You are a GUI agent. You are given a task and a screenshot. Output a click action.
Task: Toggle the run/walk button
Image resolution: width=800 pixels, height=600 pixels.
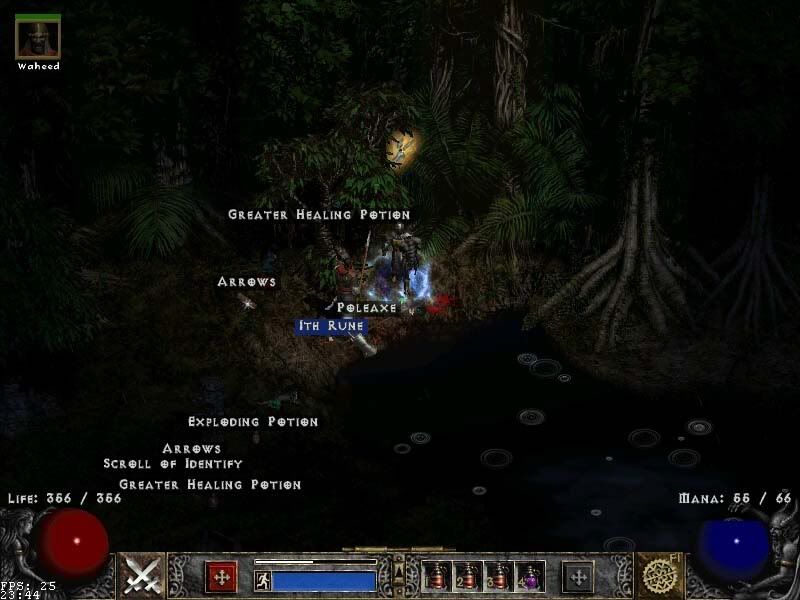coord(263,580)
